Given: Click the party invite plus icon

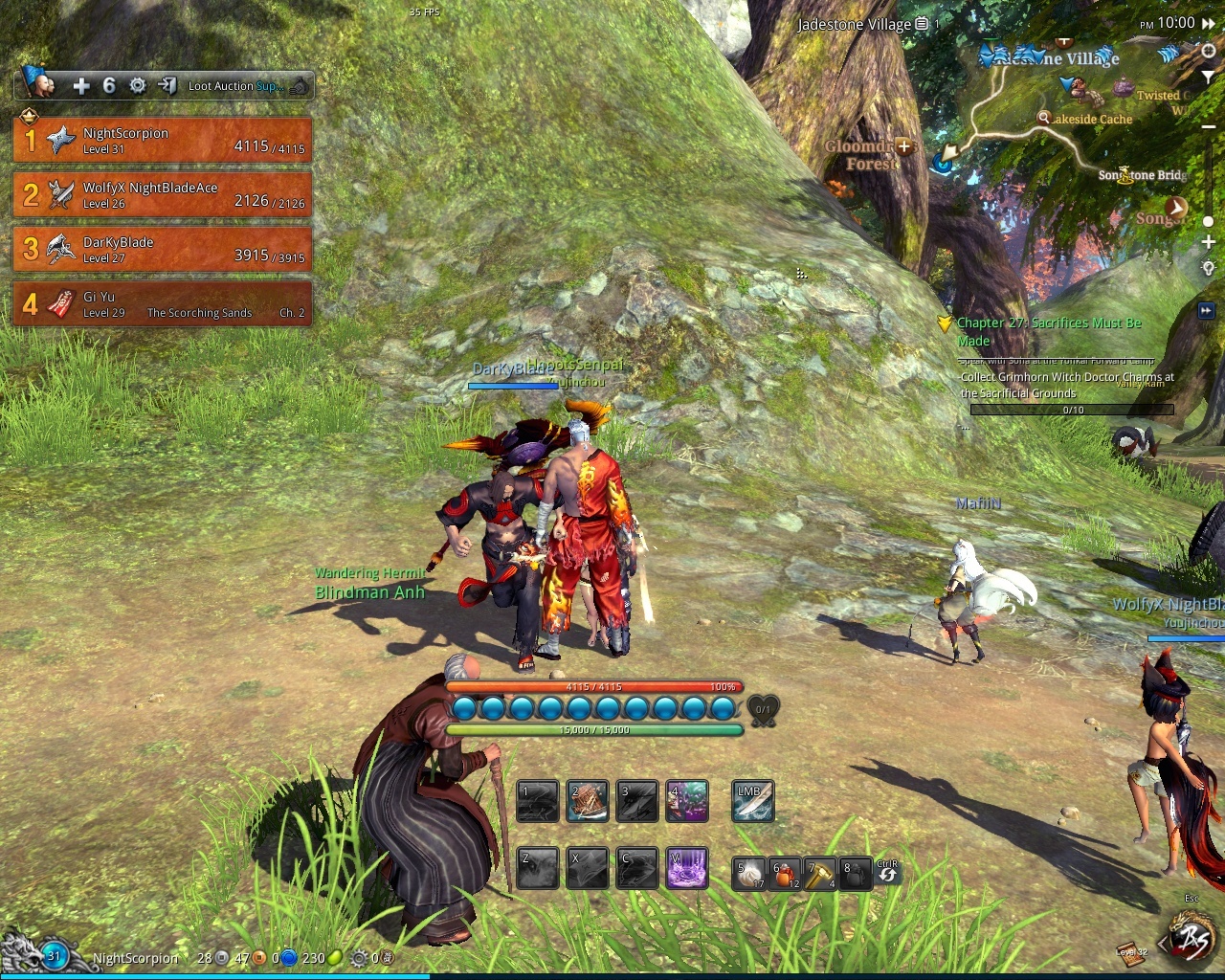Looking at the screenshot, I should point(81,86).
